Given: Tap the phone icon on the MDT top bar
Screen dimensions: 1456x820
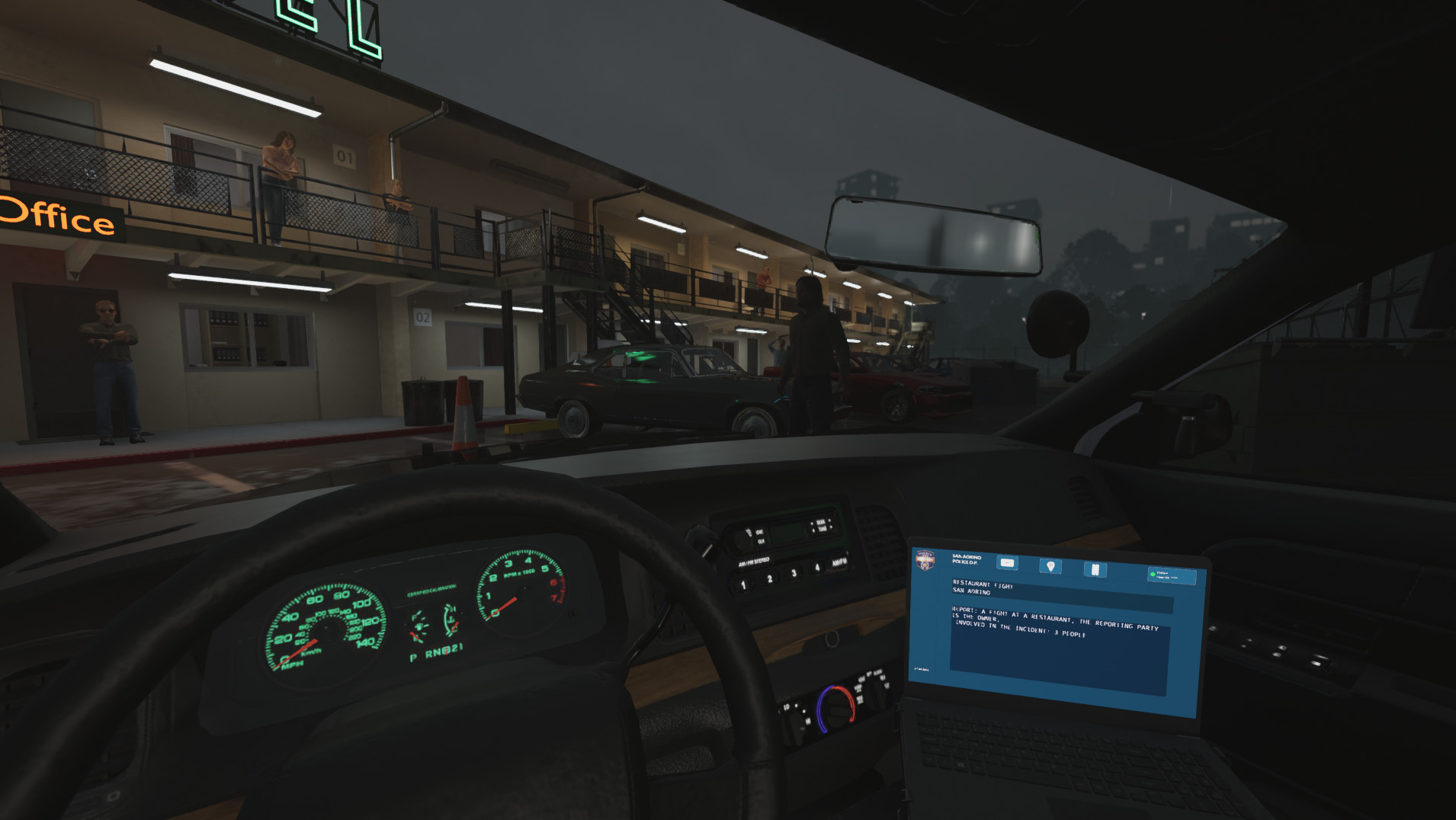Looking at the screenshot, I should [x=1095, y=569].
